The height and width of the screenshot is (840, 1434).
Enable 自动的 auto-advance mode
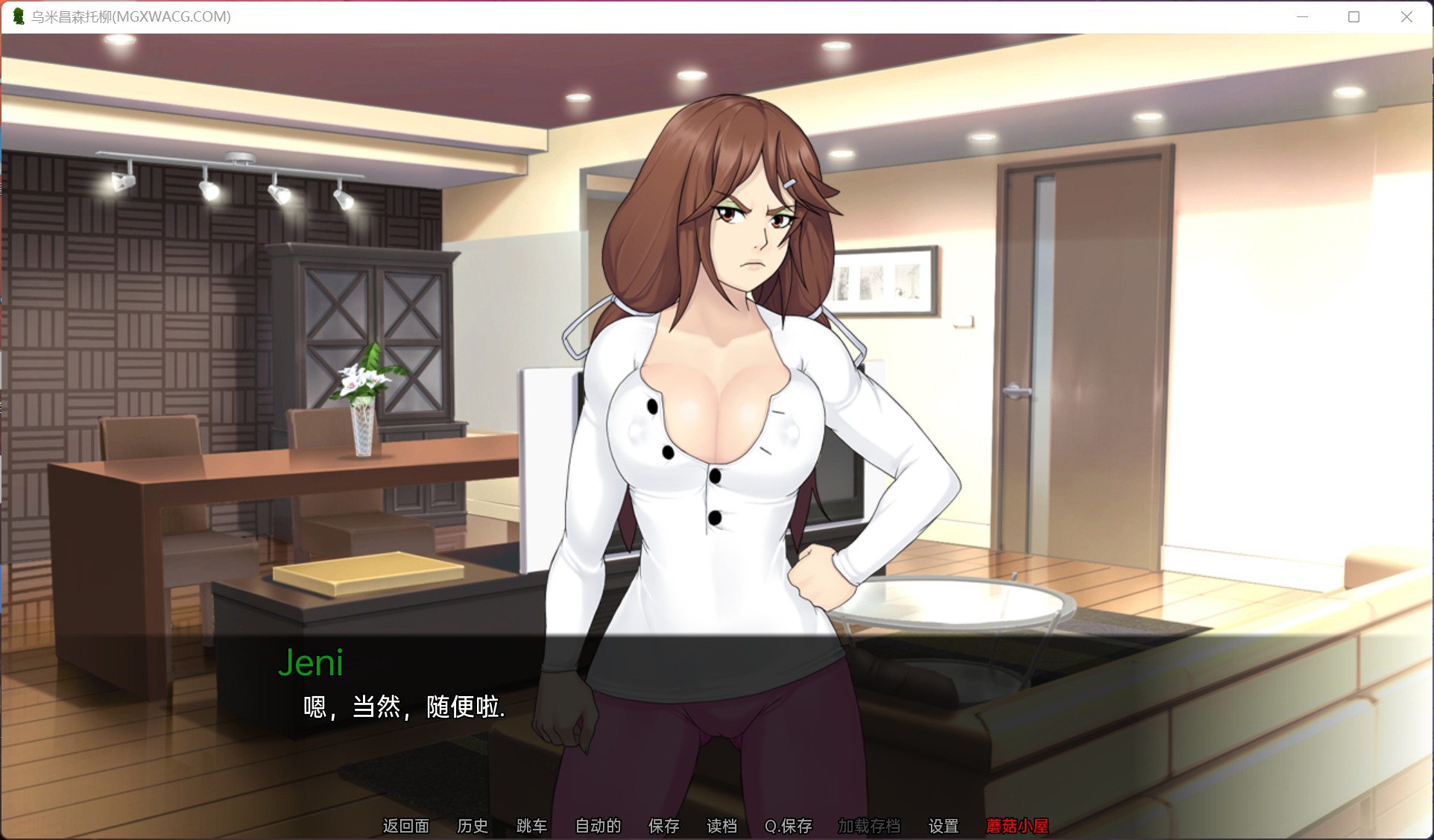(x=597, y=826)
